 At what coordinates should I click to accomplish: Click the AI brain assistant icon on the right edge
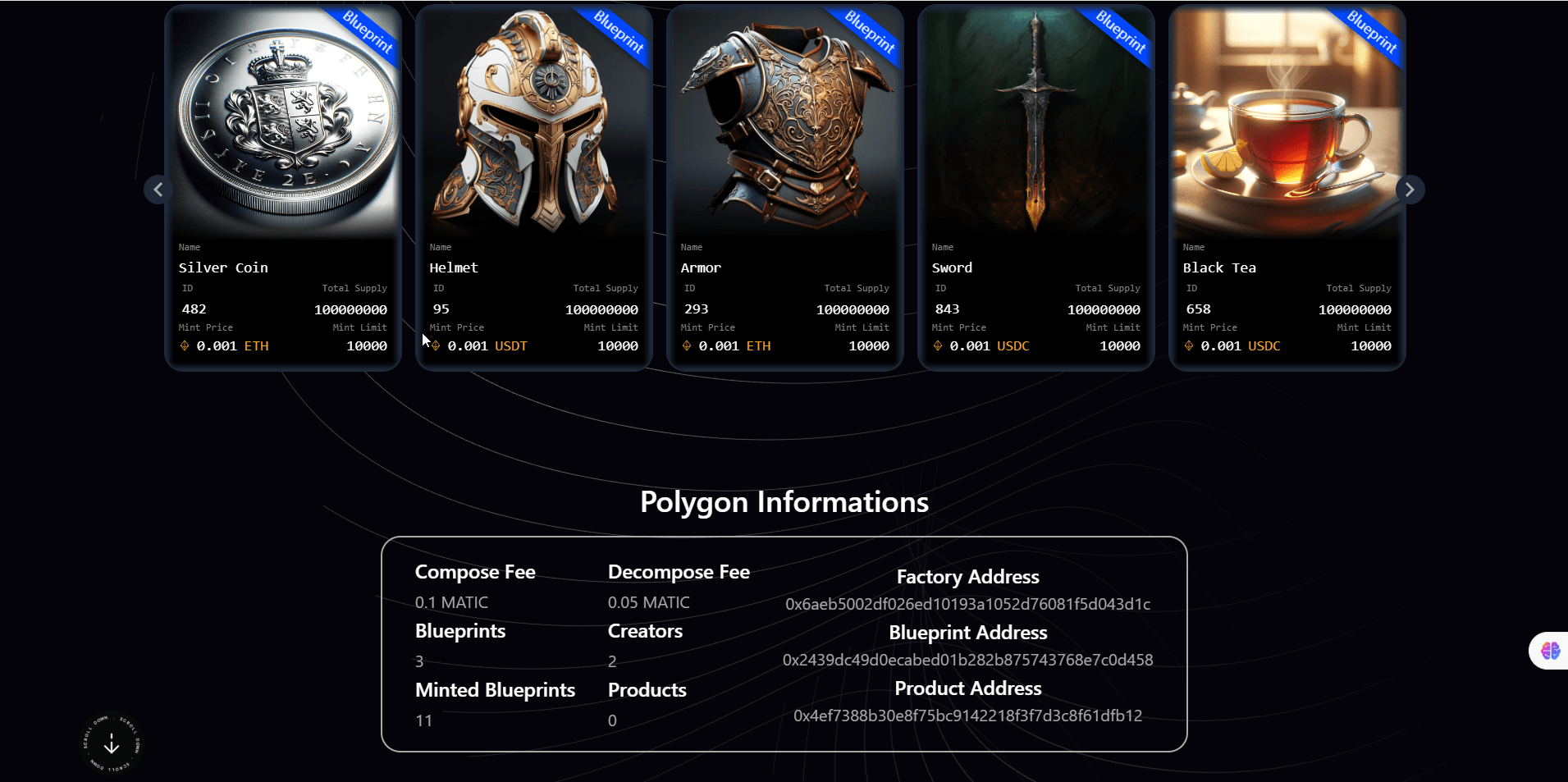pyautogui.click(x=1550, y=650)
